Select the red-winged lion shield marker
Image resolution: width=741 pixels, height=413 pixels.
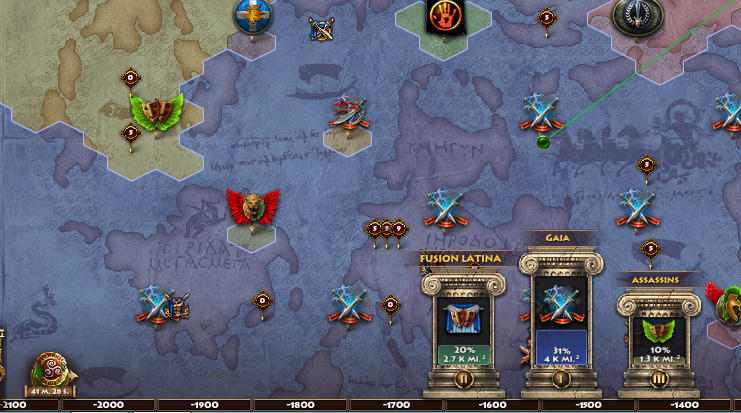252,208
